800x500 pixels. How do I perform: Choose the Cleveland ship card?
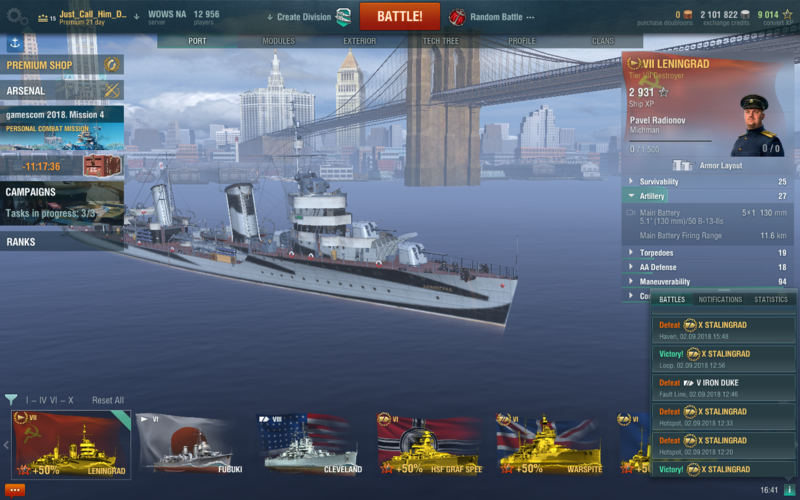310,443
